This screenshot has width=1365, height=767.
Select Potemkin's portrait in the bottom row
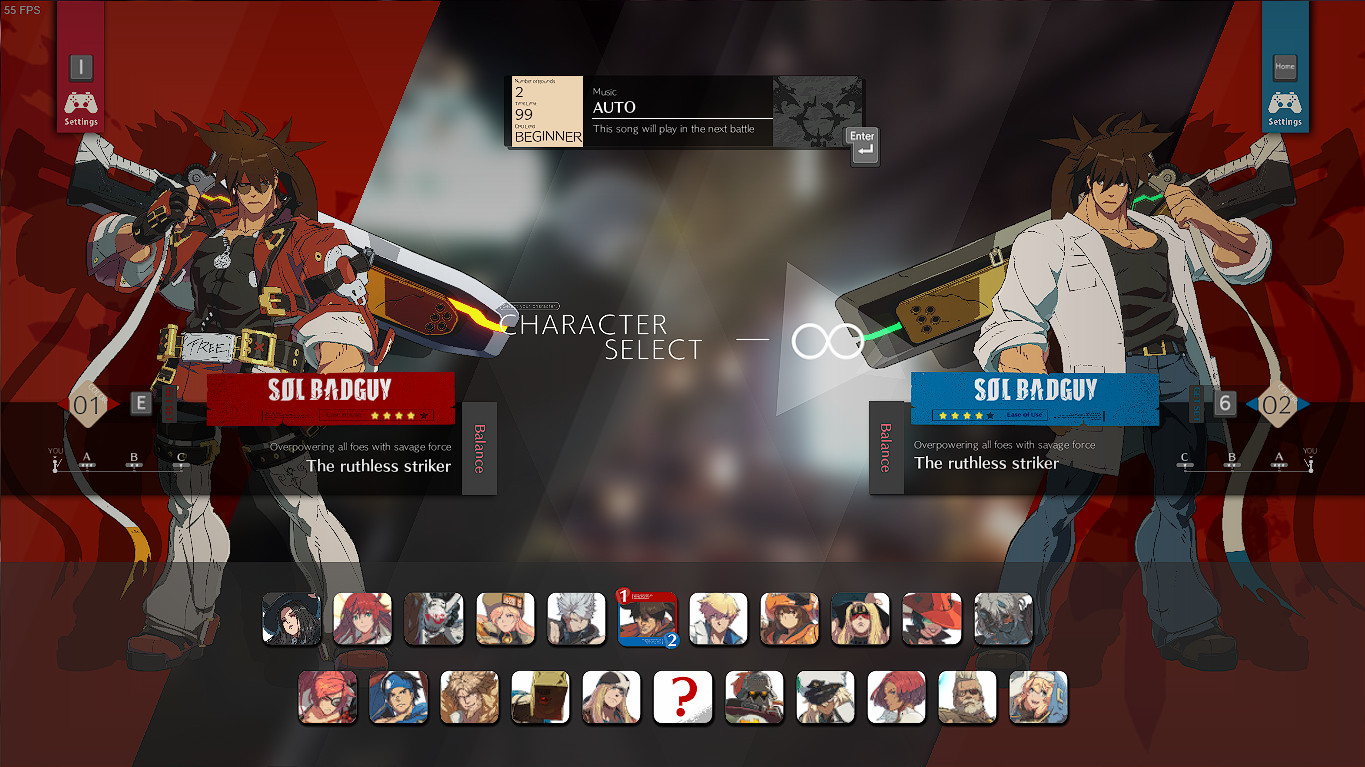754,696
